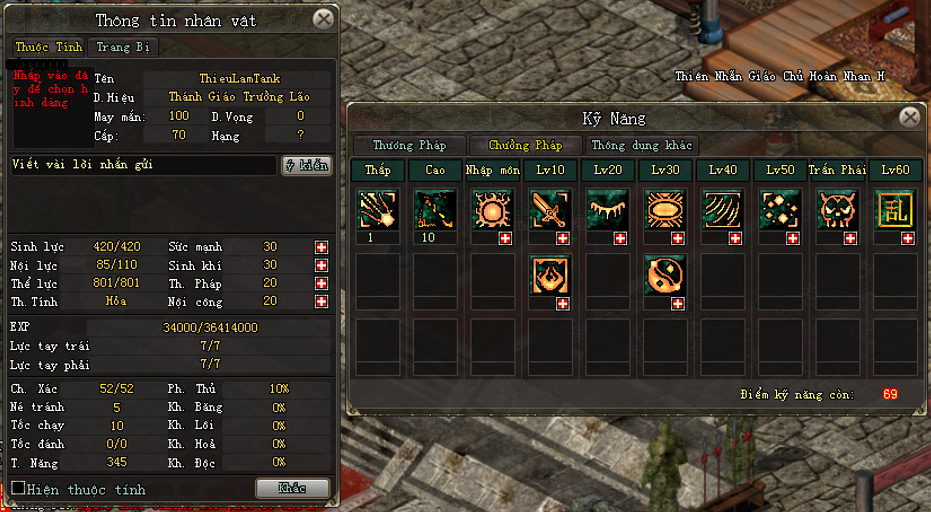Click the message field Viết vài lời nhắn gửi
Screen dimensions: 931x512
pos(142,165)
